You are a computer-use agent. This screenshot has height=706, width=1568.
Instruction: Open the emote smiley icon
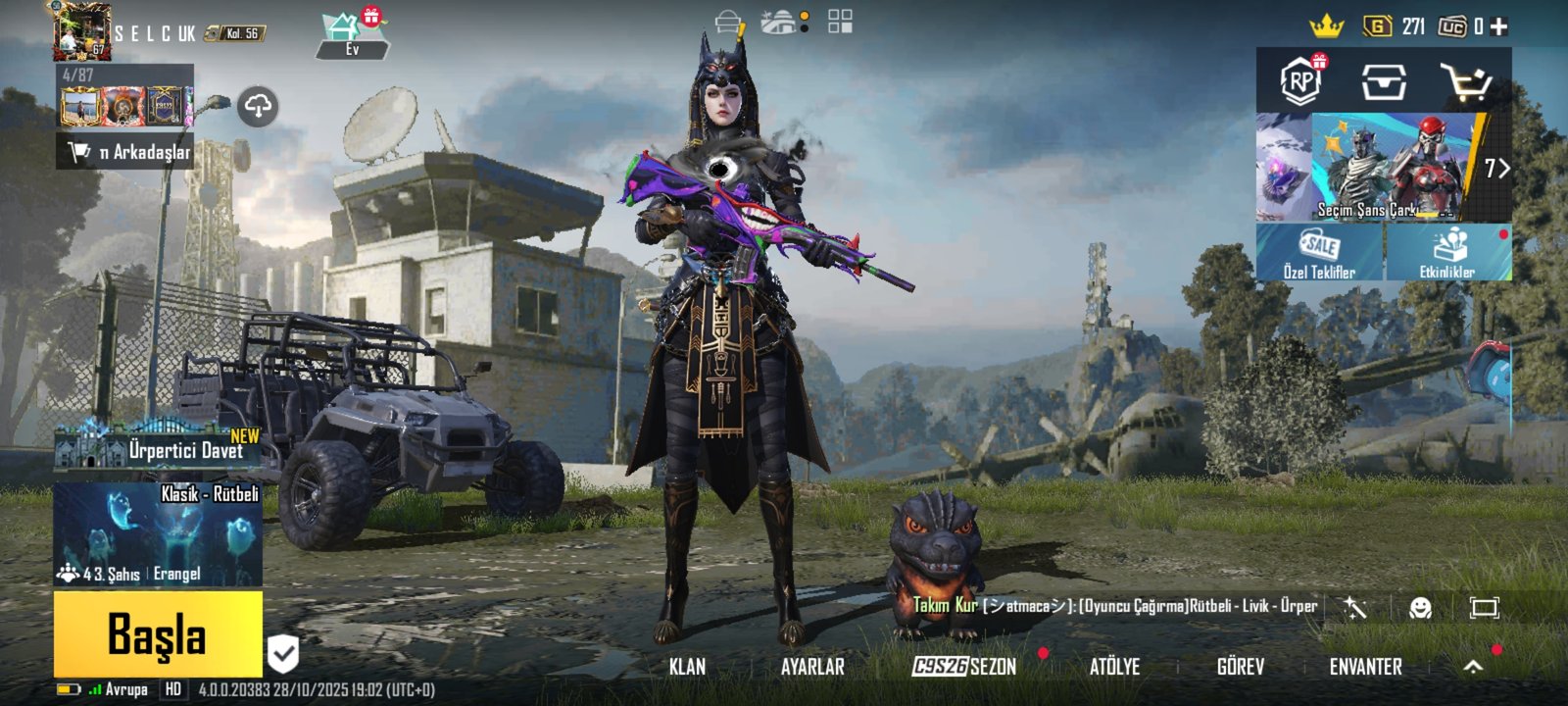(x=1420, y=608)
